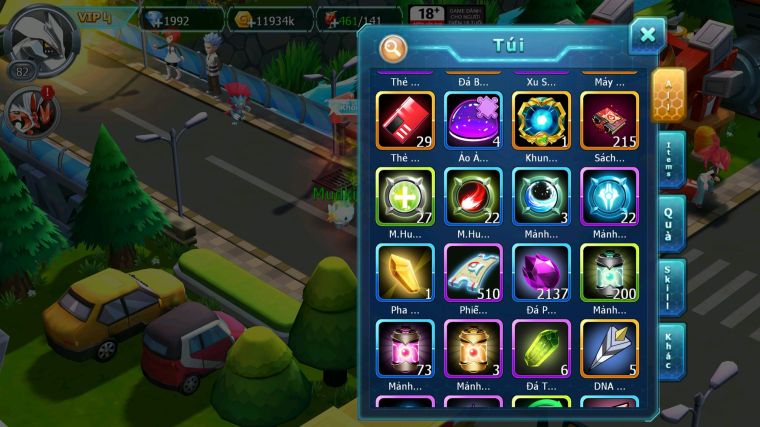Open the bag search magnifier
This screenshot has width=760, height=427.
click(394, 48)
